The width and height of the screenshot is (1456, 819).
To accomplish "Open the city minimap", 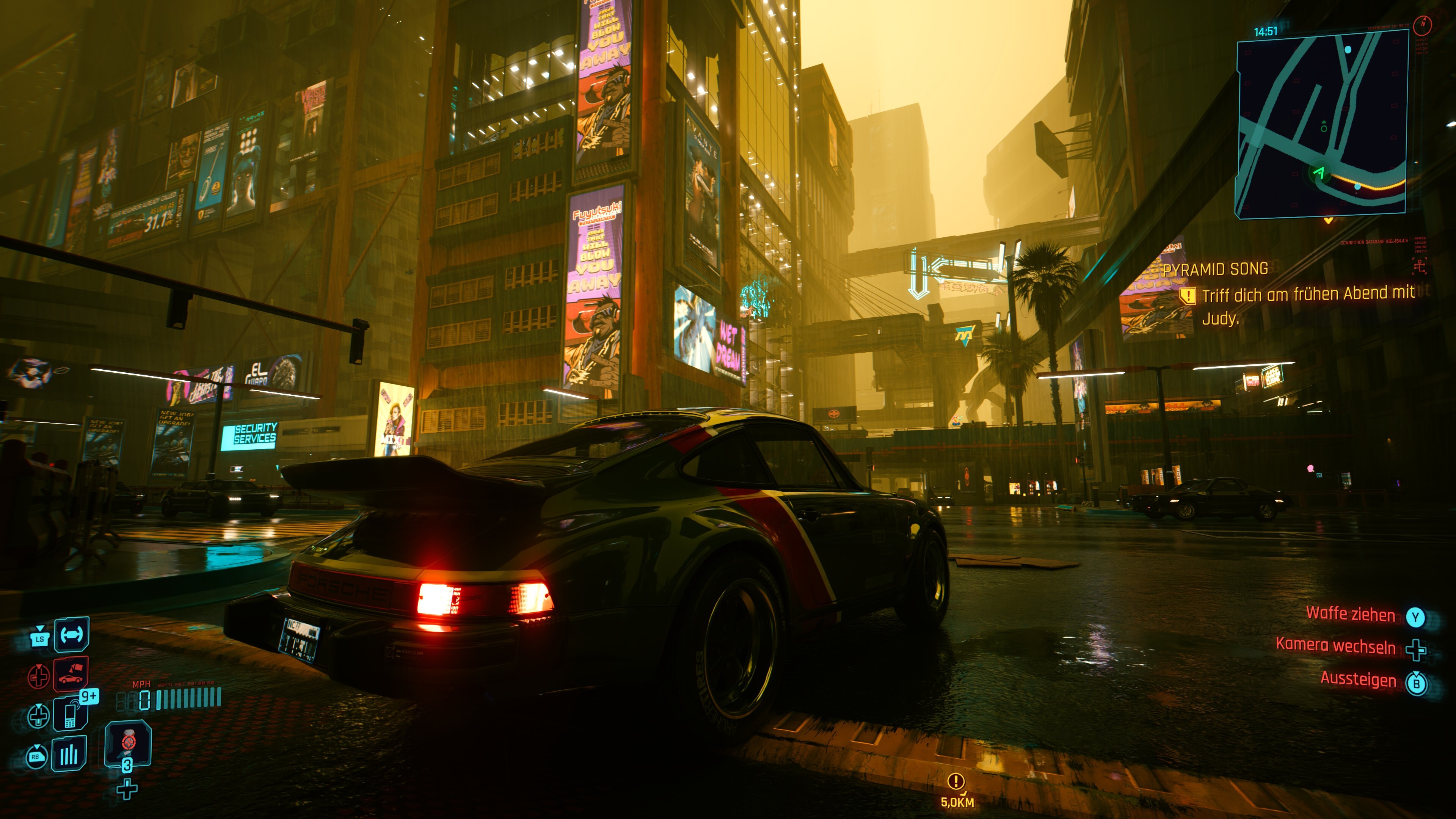I will tap(1321, 124).
